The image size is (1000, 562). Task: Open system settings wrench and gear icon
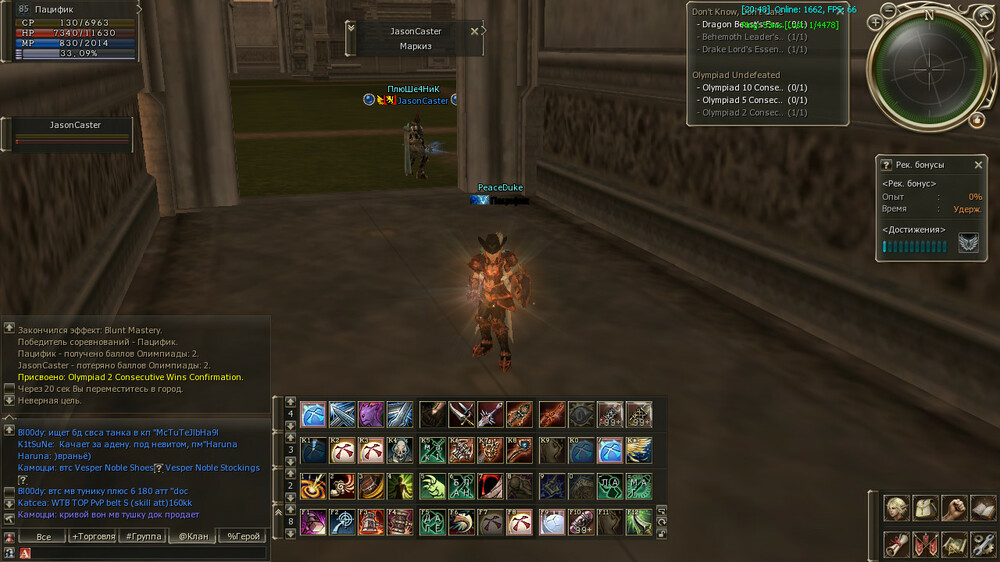pyautogui.click(x=982, y=544)
